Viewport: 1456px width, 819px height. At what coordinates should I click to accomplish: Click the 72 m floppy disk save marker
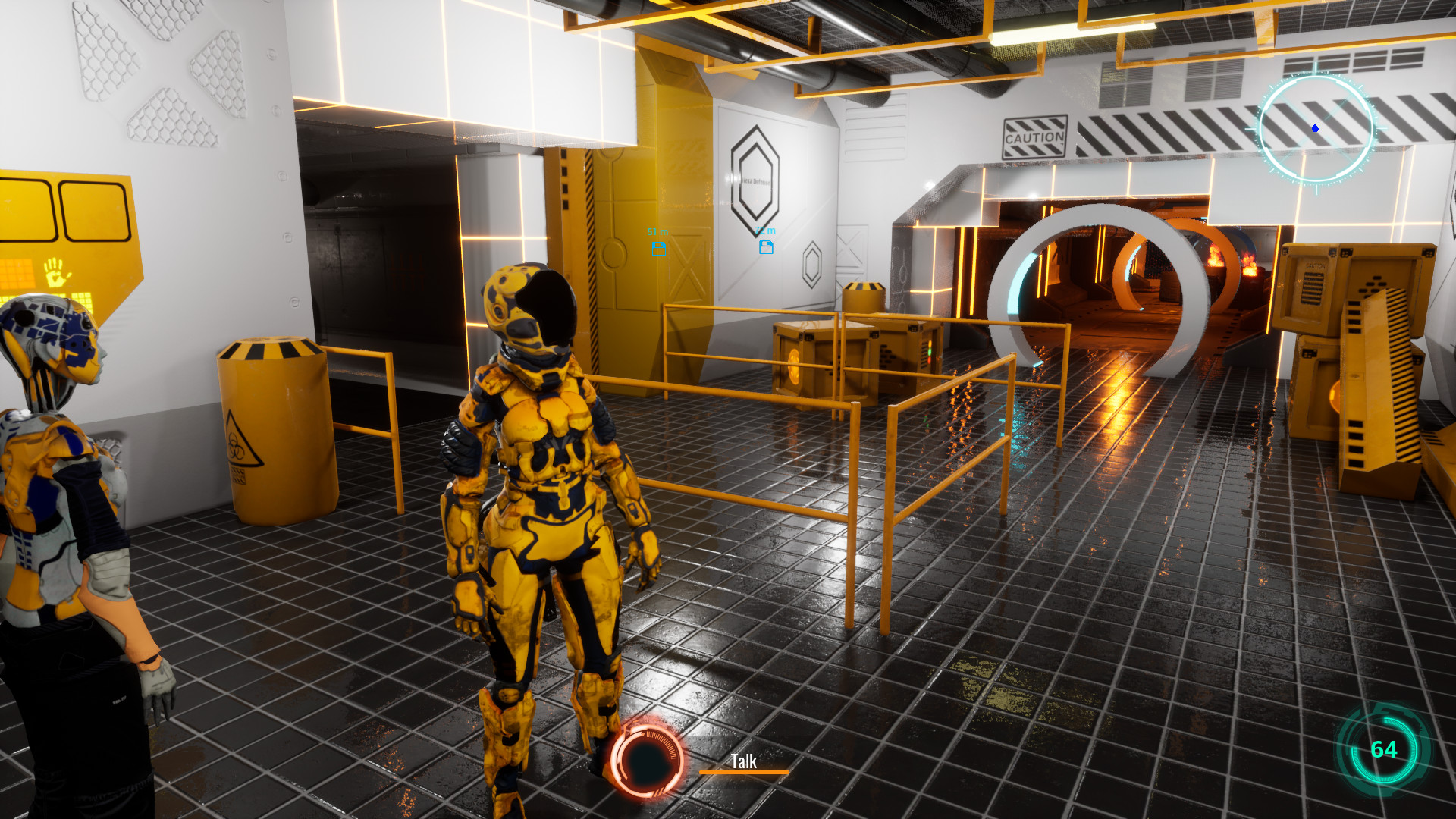click(766, 249)
